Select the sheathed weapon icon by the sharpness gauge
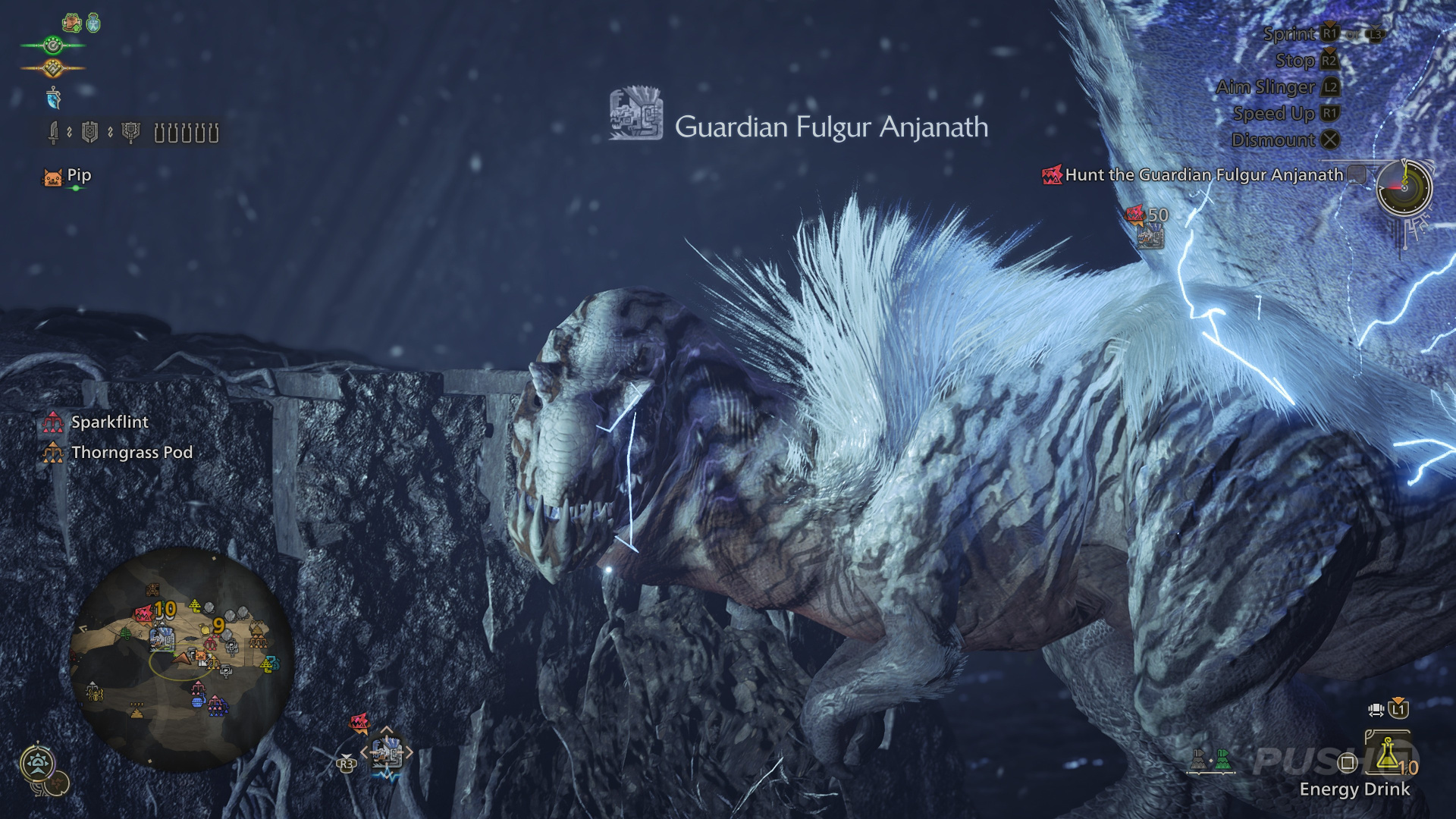1456x819 pixels. coord(53,130)
